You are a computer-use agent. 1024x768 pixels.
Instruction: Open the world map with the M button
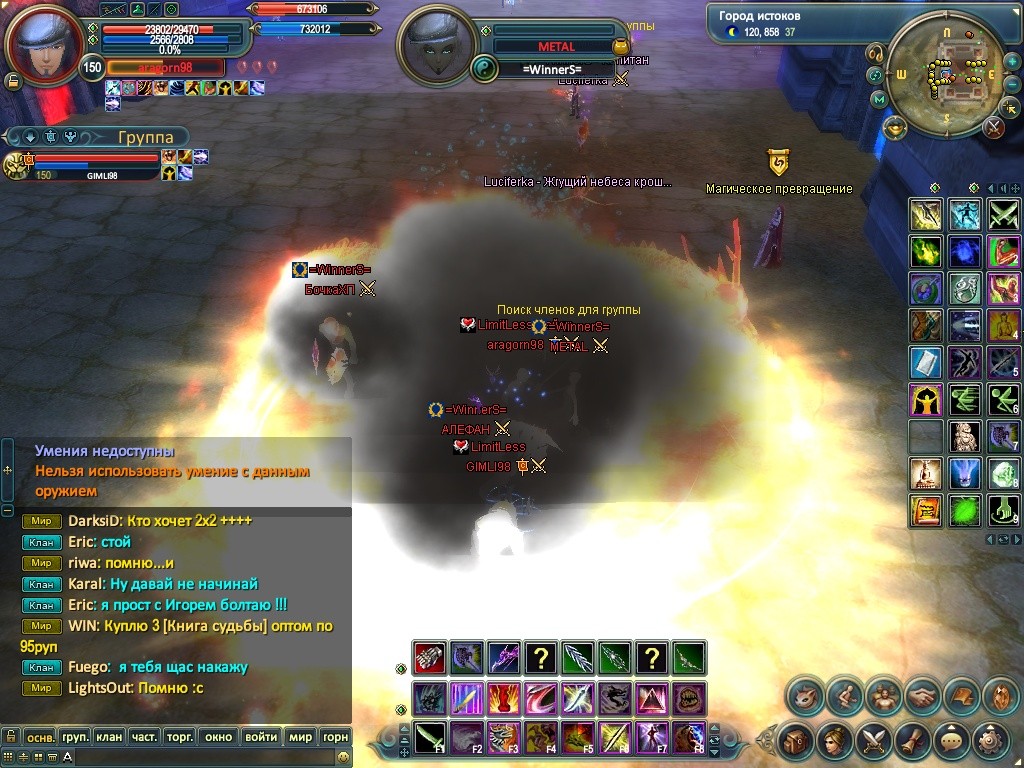click(x=879, y=99)
